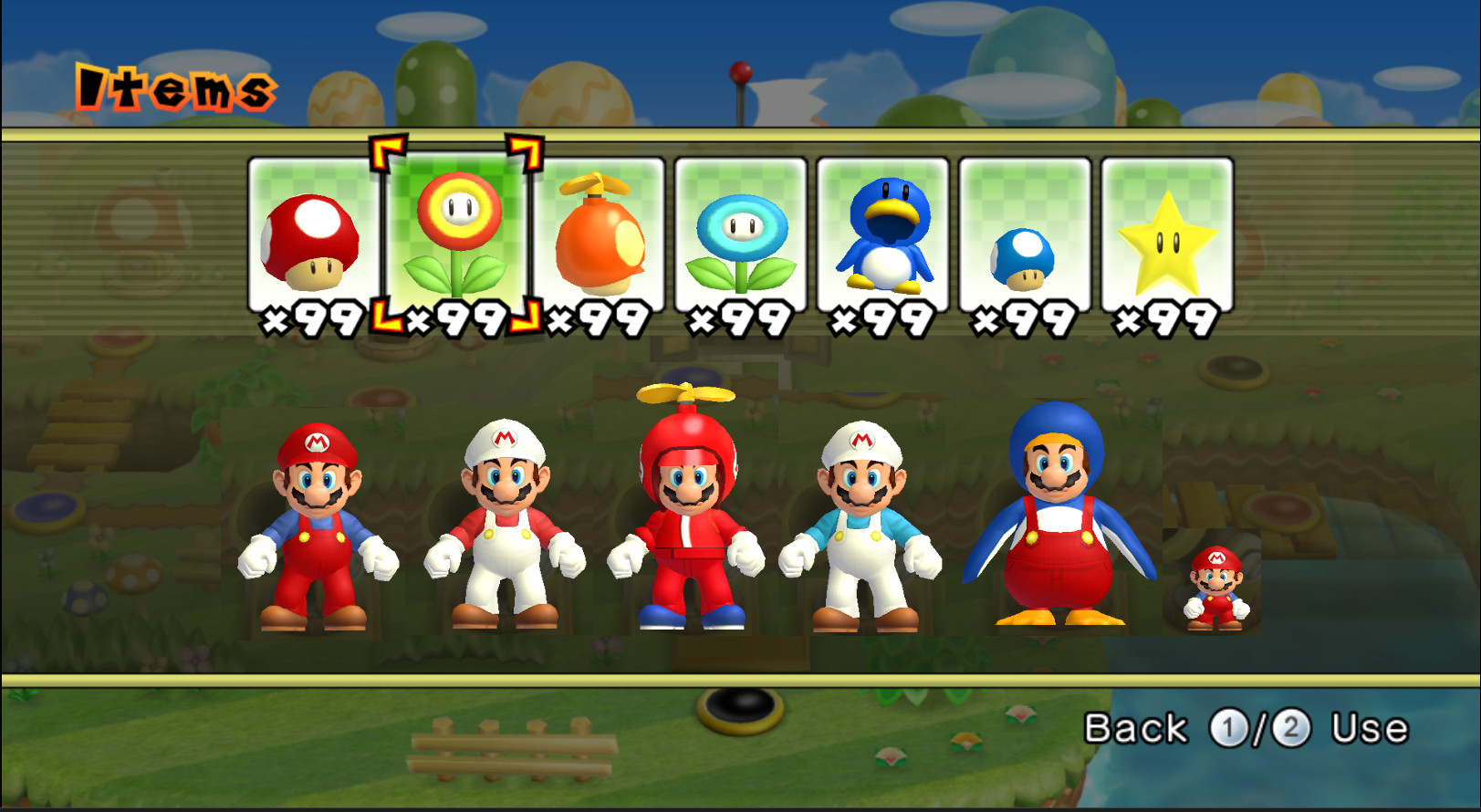Click the x99 count under the Penguin Suit
This screenshot has width=1481, height=812.
coord(883,317)
